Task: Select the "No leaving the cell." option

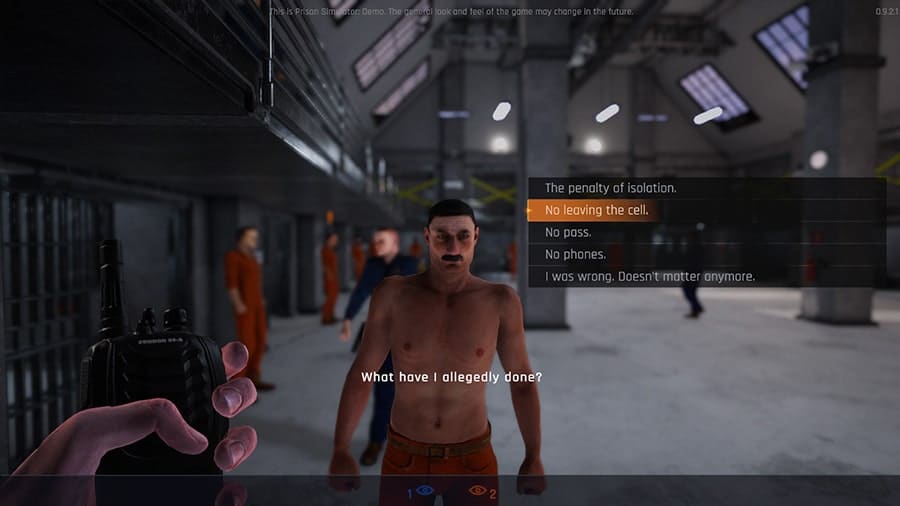Action: coord(596,210)
